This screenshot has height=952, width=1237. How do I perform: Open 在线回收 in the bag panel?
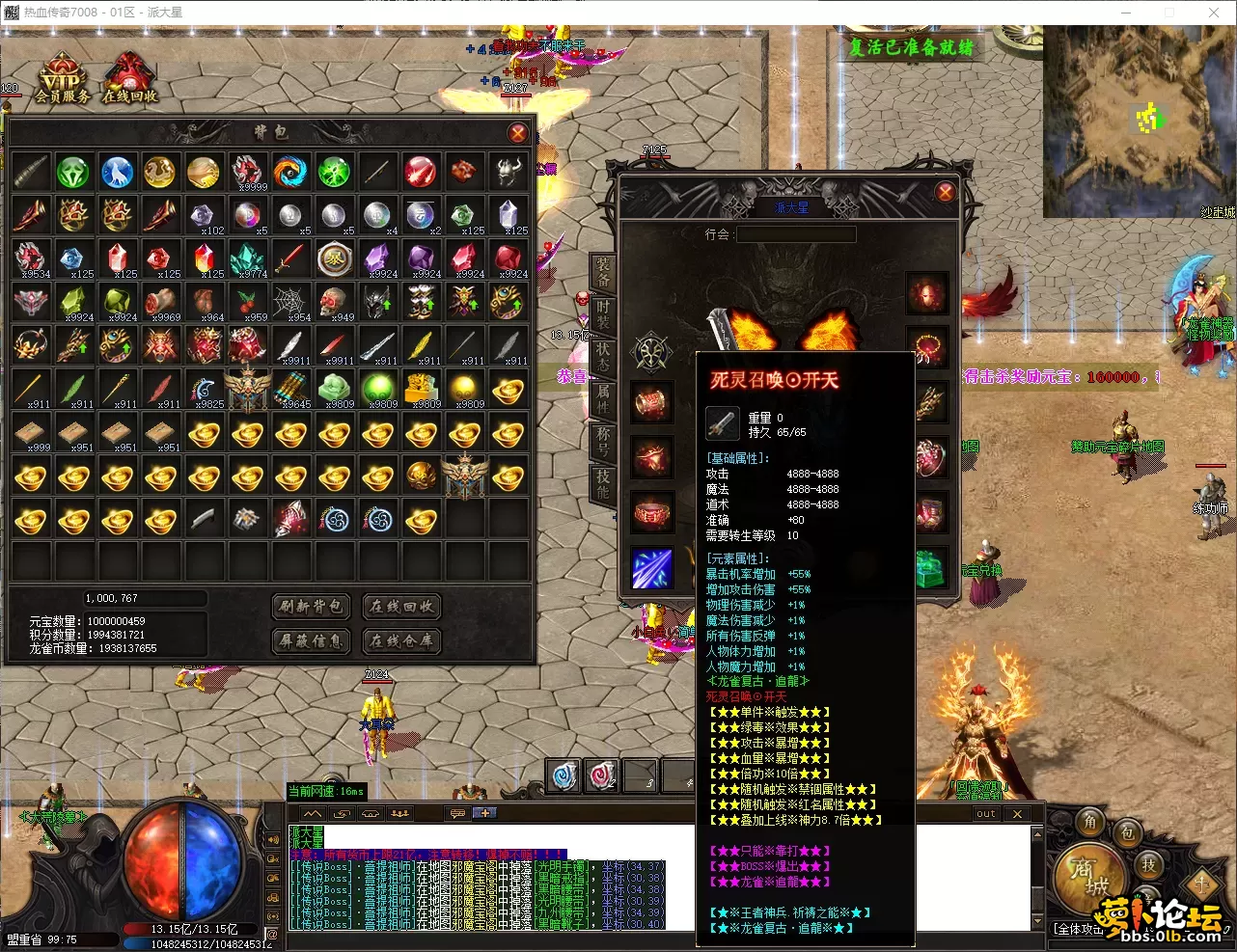pyautogui.click(x=401, y=606)
